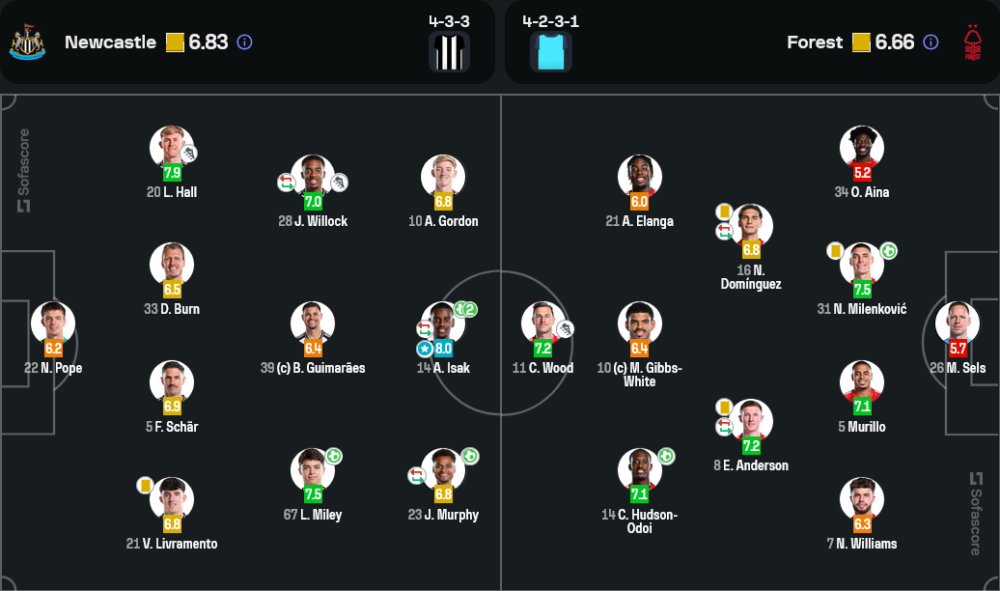The width and height of the screenshot is (1000, 591).
Task: Choose A. Gordon on the pitch
Action: 443,176
